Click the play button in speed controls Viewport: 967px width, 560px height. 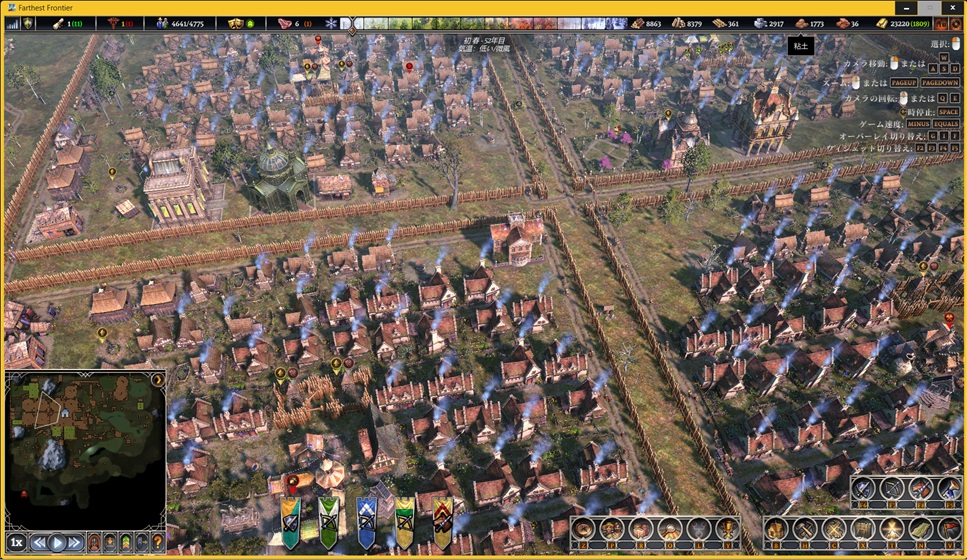coord(57,543)
